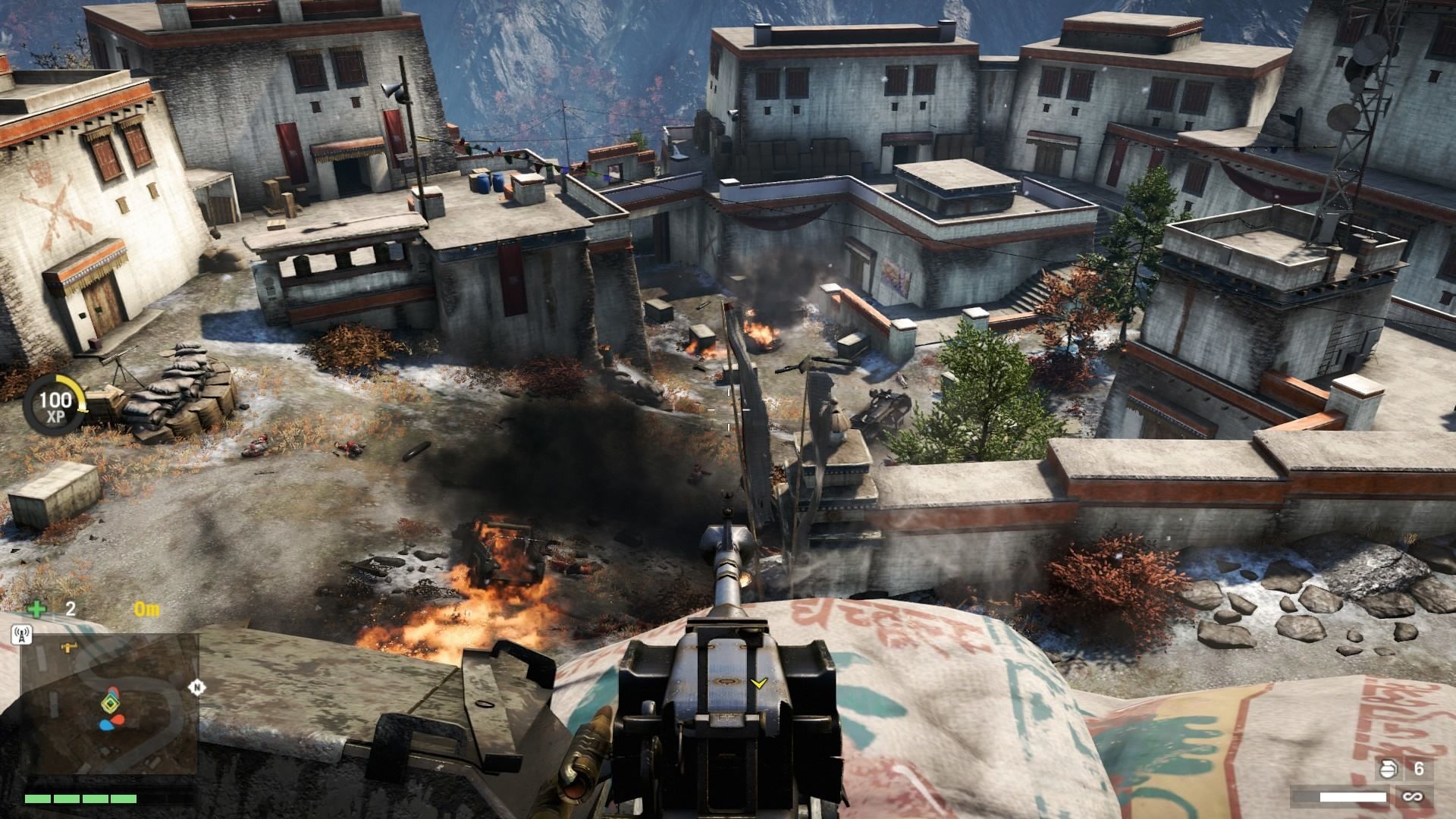Click the radio tower icon
This screenshot has height=819, width=1456.
tap(21, 635)
